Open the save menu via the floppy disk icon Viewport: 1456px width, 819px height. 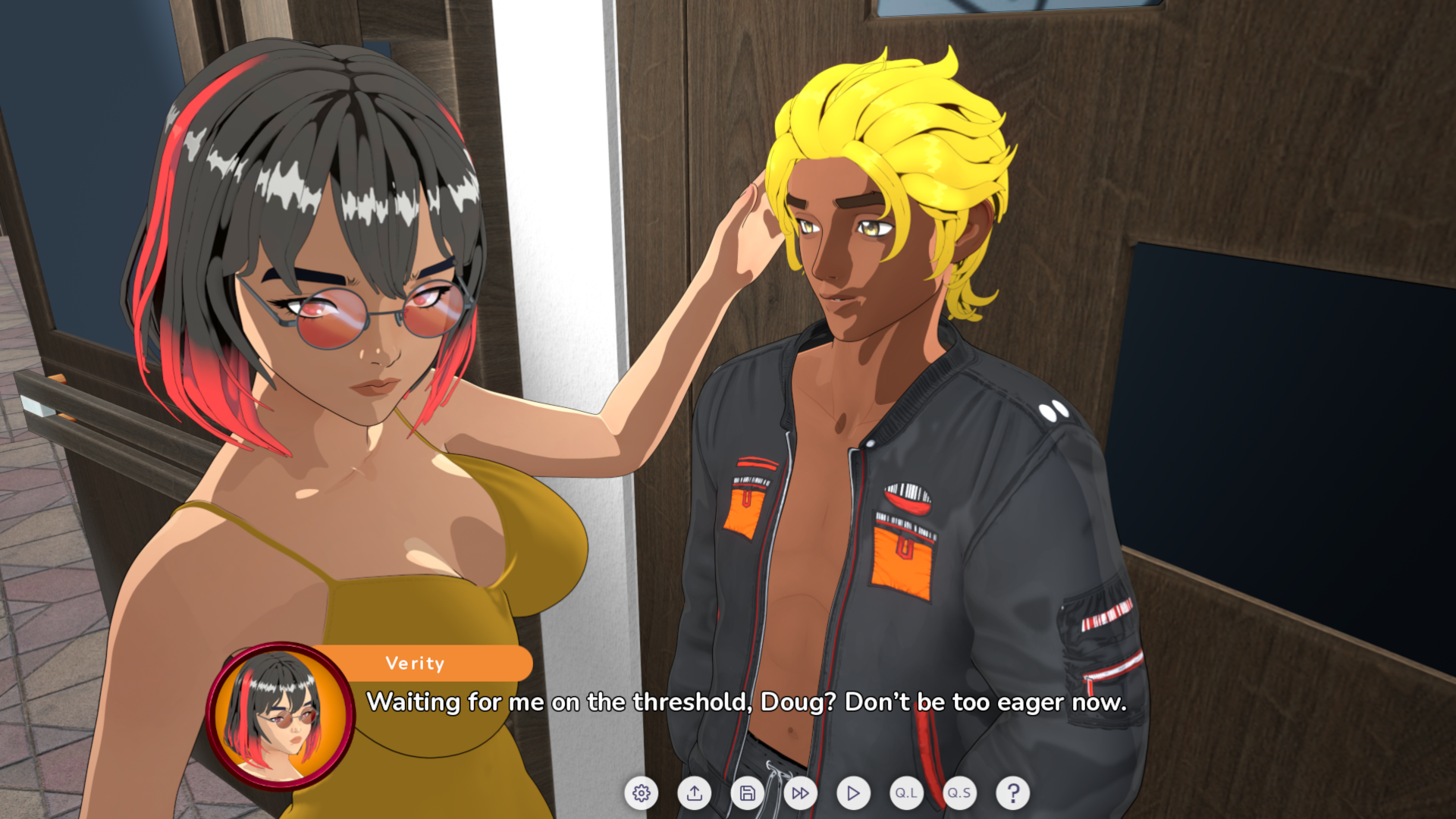click(747, 794)
